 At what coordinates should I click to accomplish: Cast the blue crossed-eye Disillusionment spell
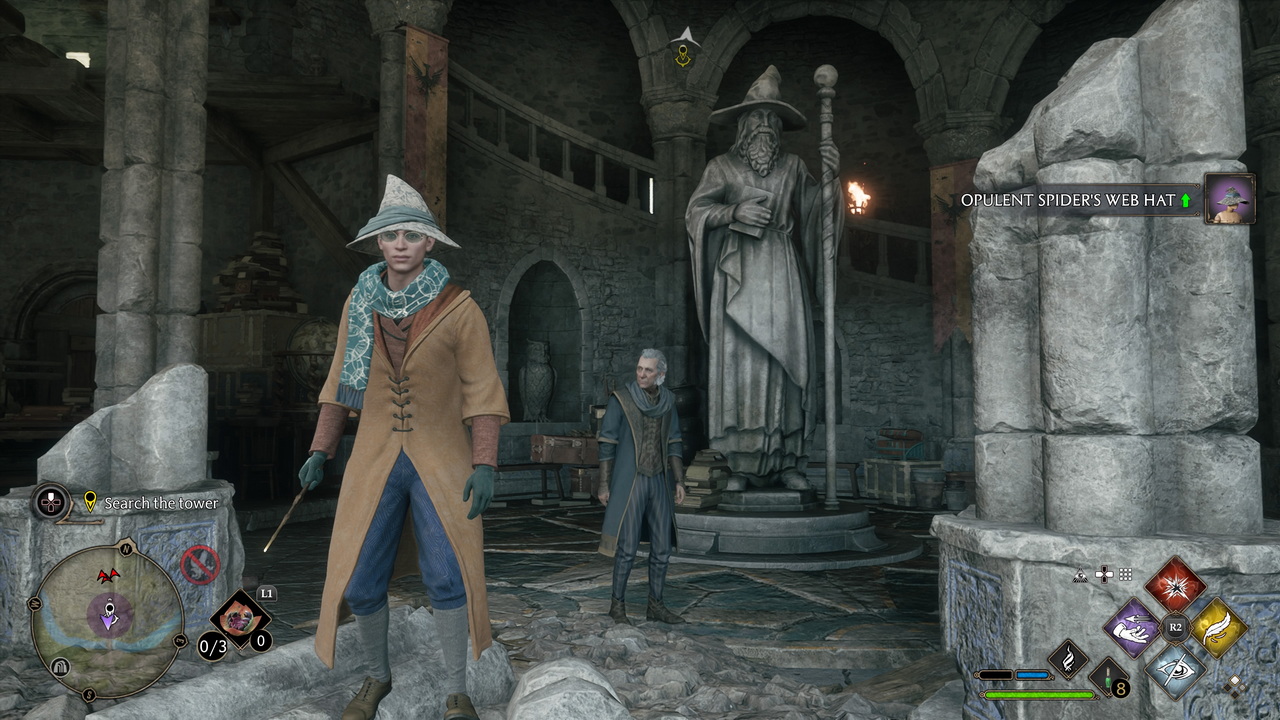tap(1175, 669)
